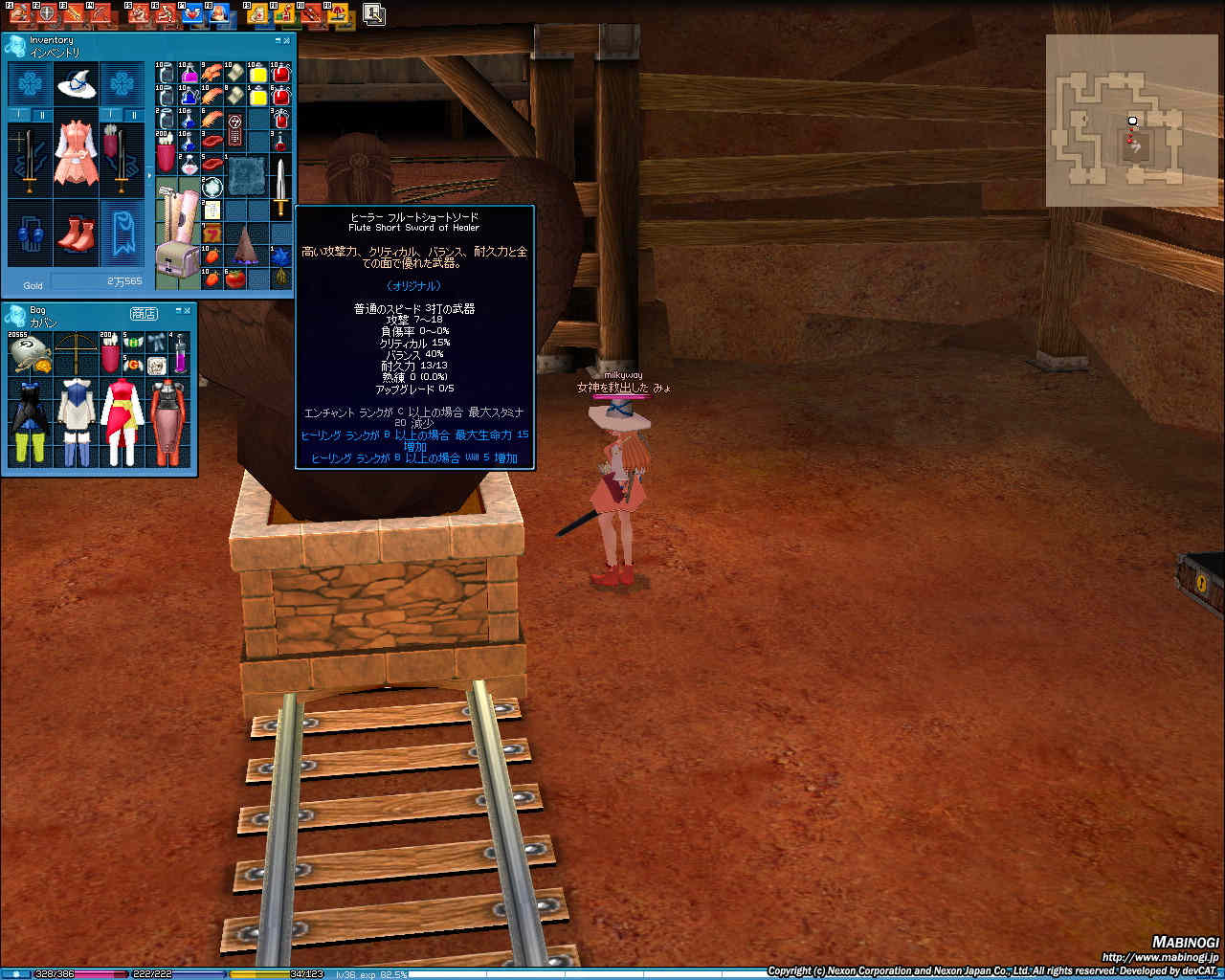Select the short sword in inventory grid
The height and width of the screenshot is (980, 1225).
coord(280,187)
